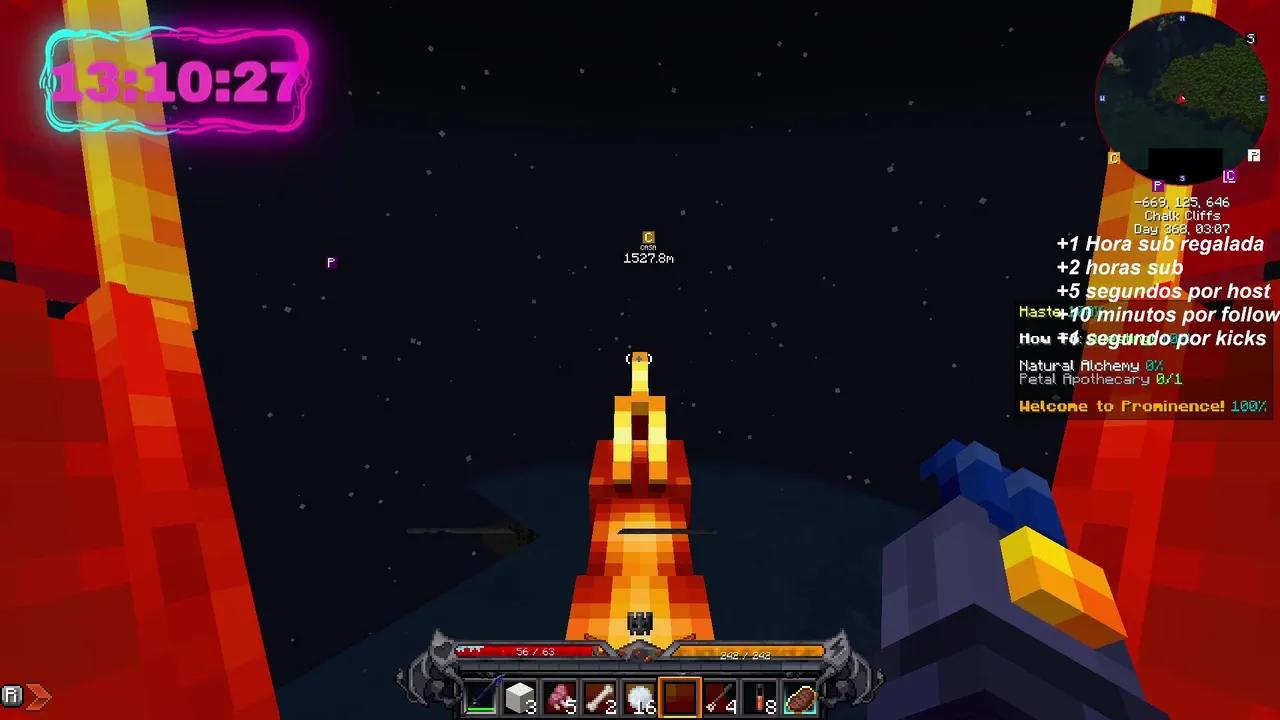1280x720 pixels.
Task: Click the stream timer showing 13:10:27
Action: click(176, 82)
